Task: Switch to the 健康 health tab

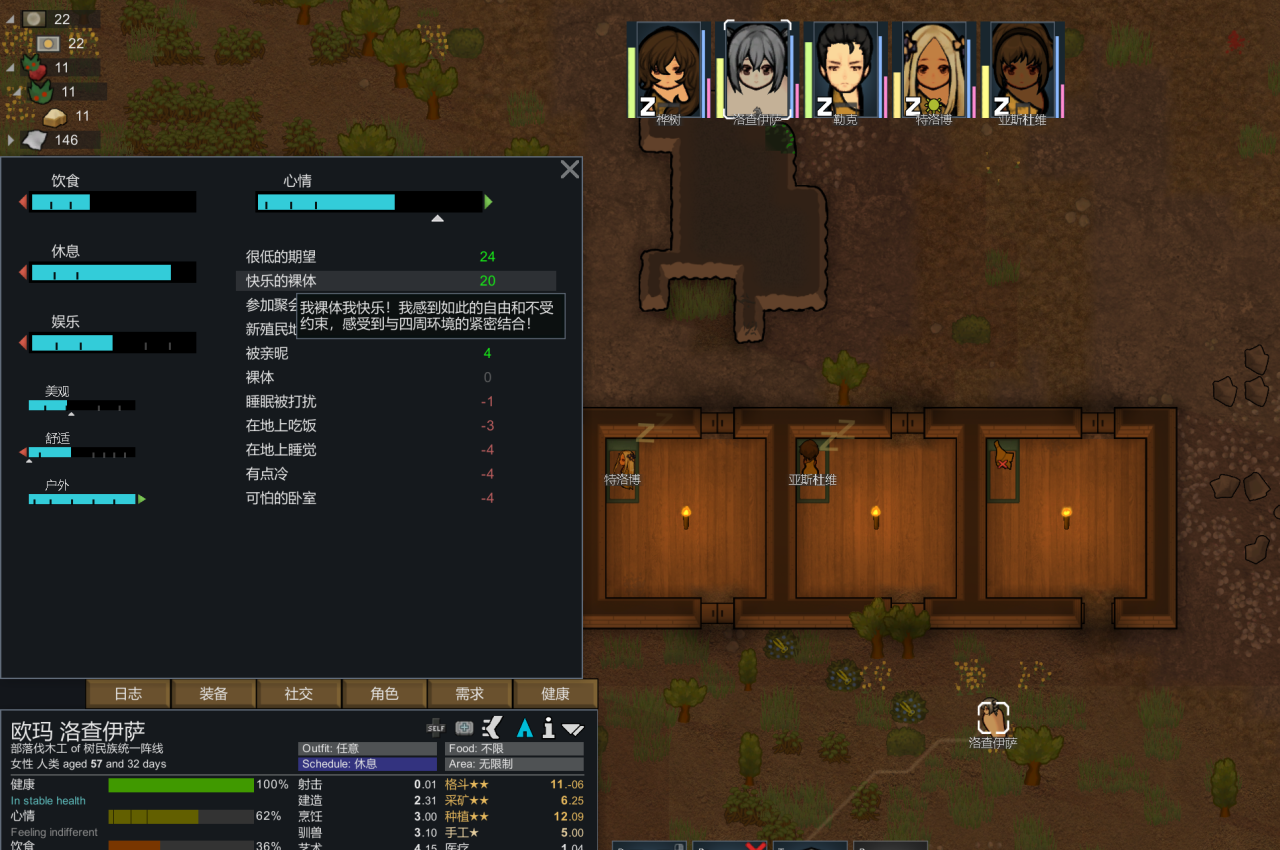Action: [555, 694]
